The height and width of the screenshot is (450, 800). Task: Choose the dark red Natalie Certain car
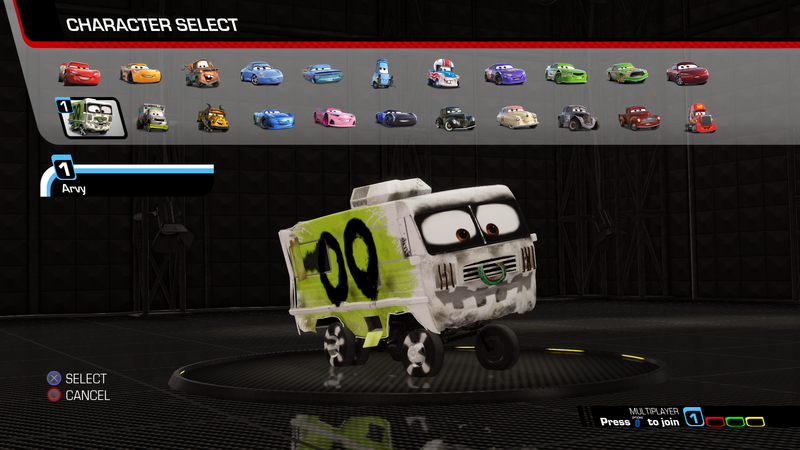[x=688, y=73]
